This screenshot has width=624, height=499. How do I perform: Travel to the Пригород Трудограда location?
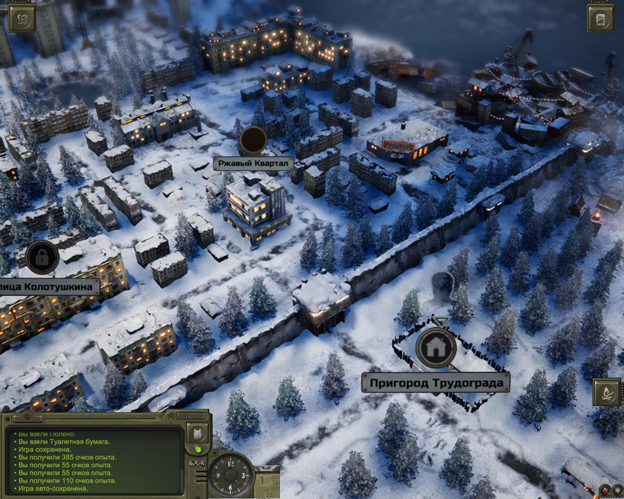point(434,383)
